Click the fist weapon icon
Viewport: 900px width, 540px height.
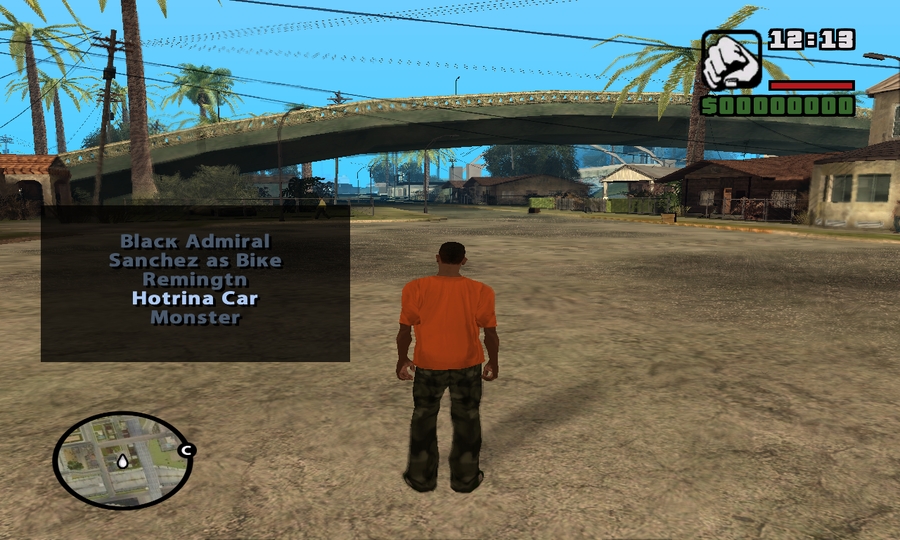[x=731, y=61]
